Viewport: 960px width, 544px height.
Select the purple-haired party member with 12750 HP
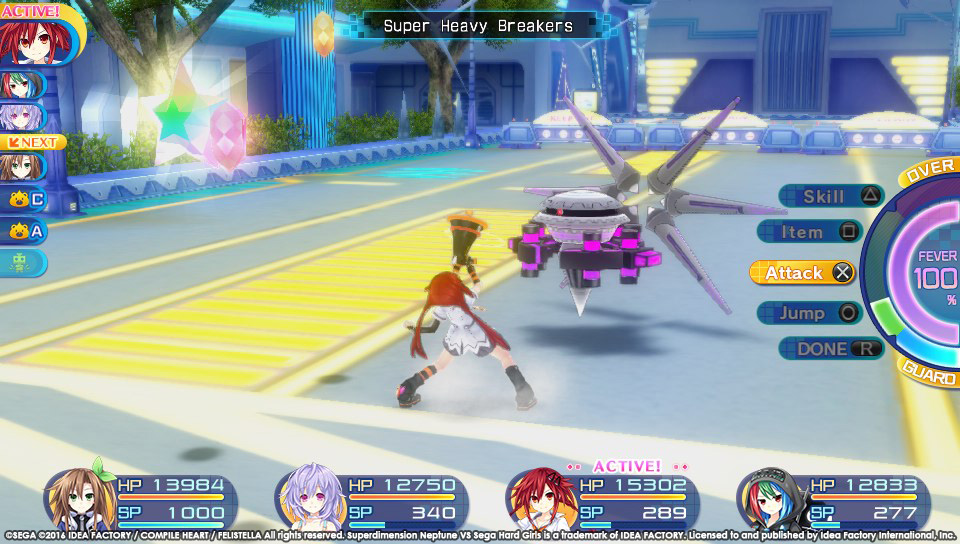[x=372, y=499]
